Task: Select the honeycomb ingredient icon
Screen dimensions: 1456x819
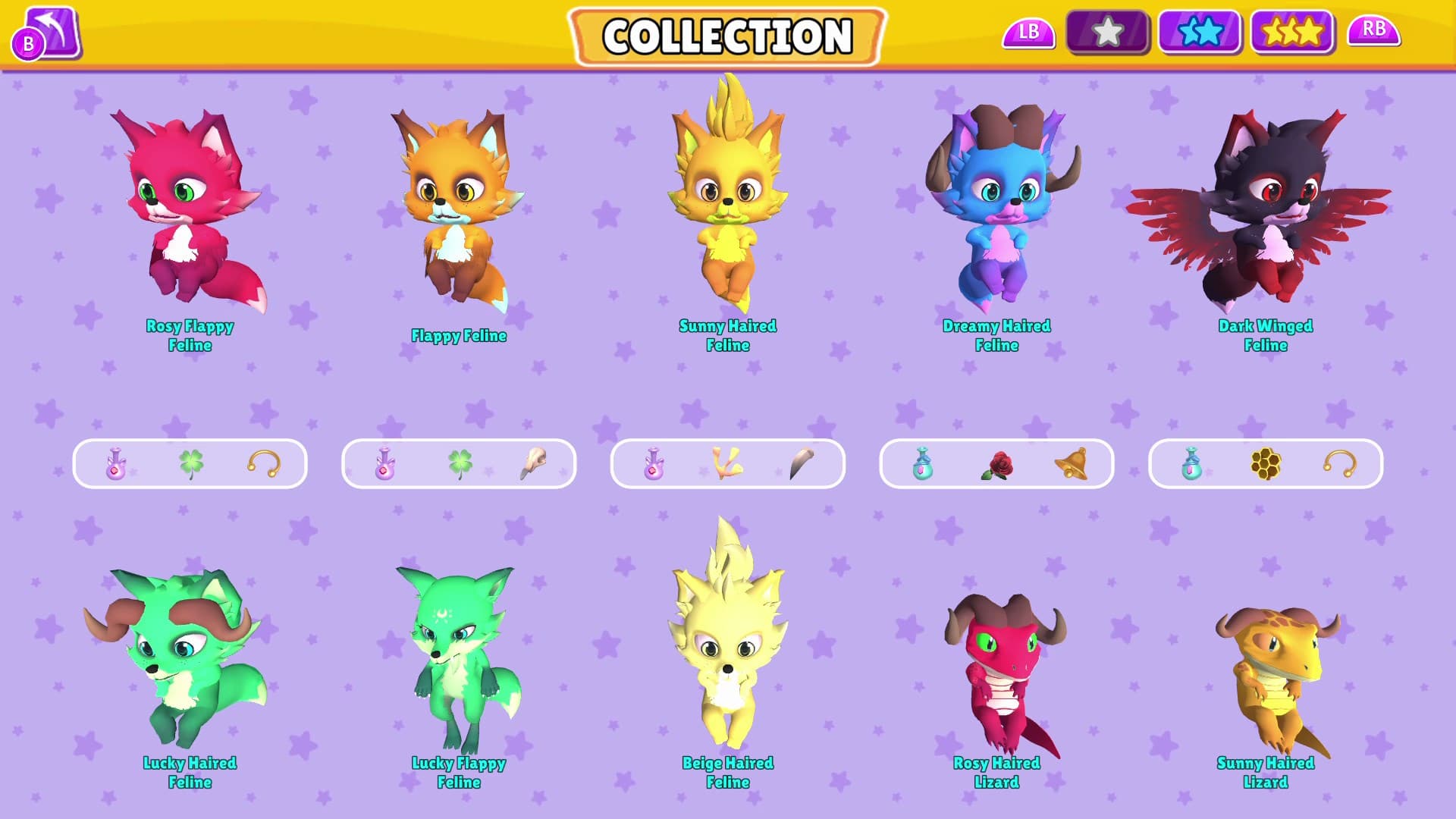Action: [1265, 463]
